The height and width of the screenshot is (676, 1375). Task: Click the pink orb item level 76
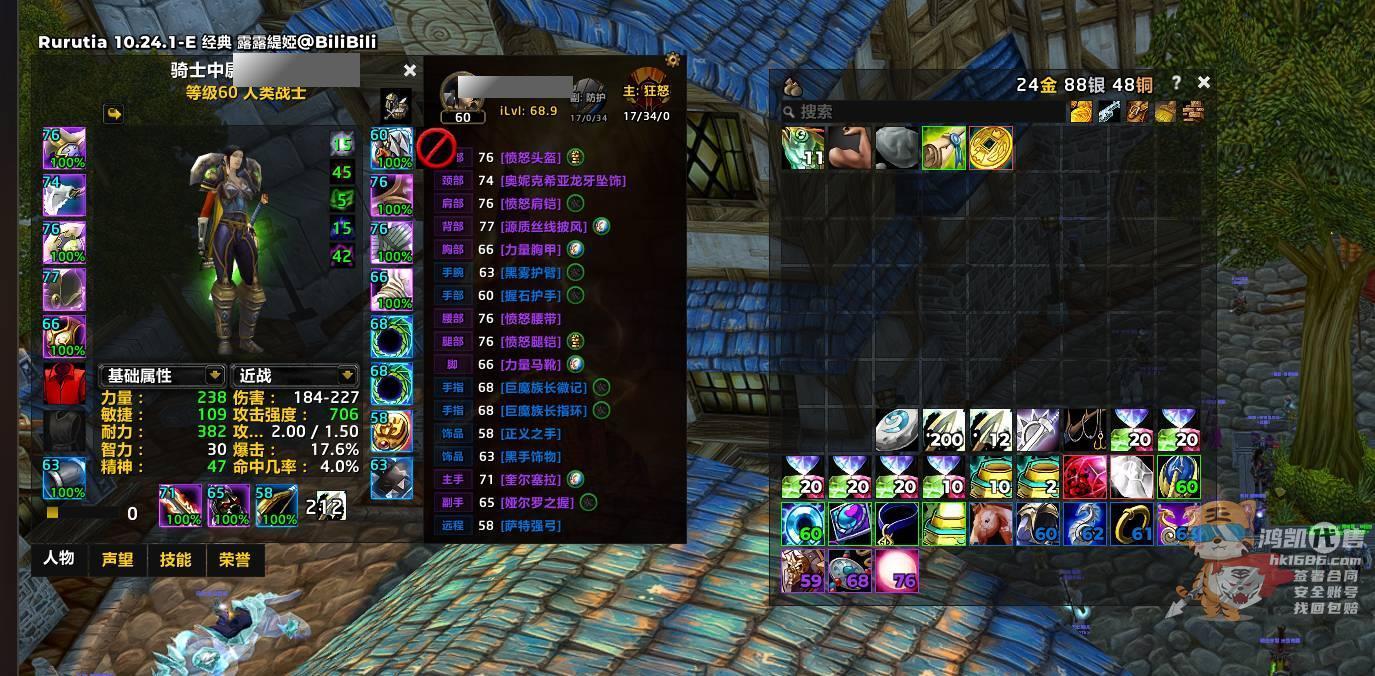(897, 571)
